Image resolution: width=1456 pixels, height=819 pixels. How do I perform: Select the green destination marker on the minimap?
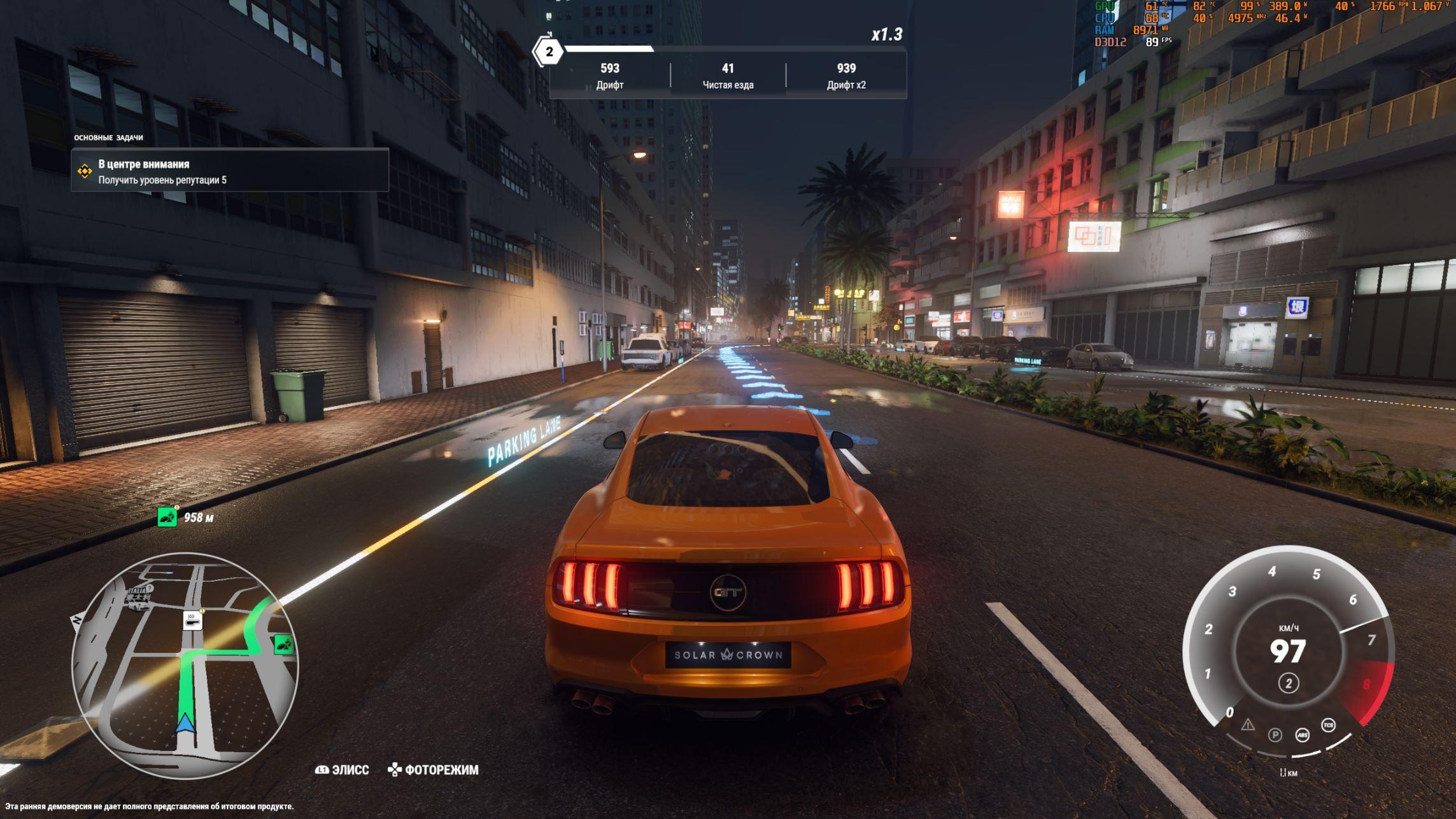click(283, 645)
